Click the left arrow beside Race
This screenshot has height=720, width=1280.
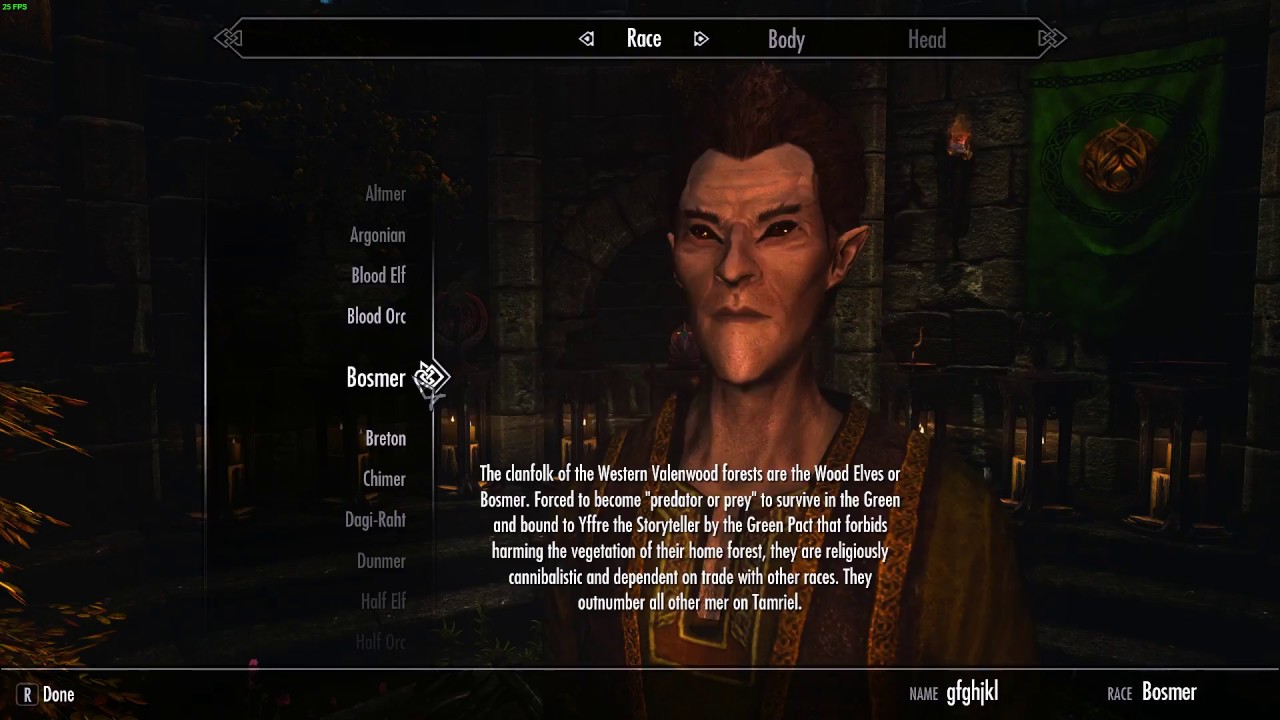587,39
